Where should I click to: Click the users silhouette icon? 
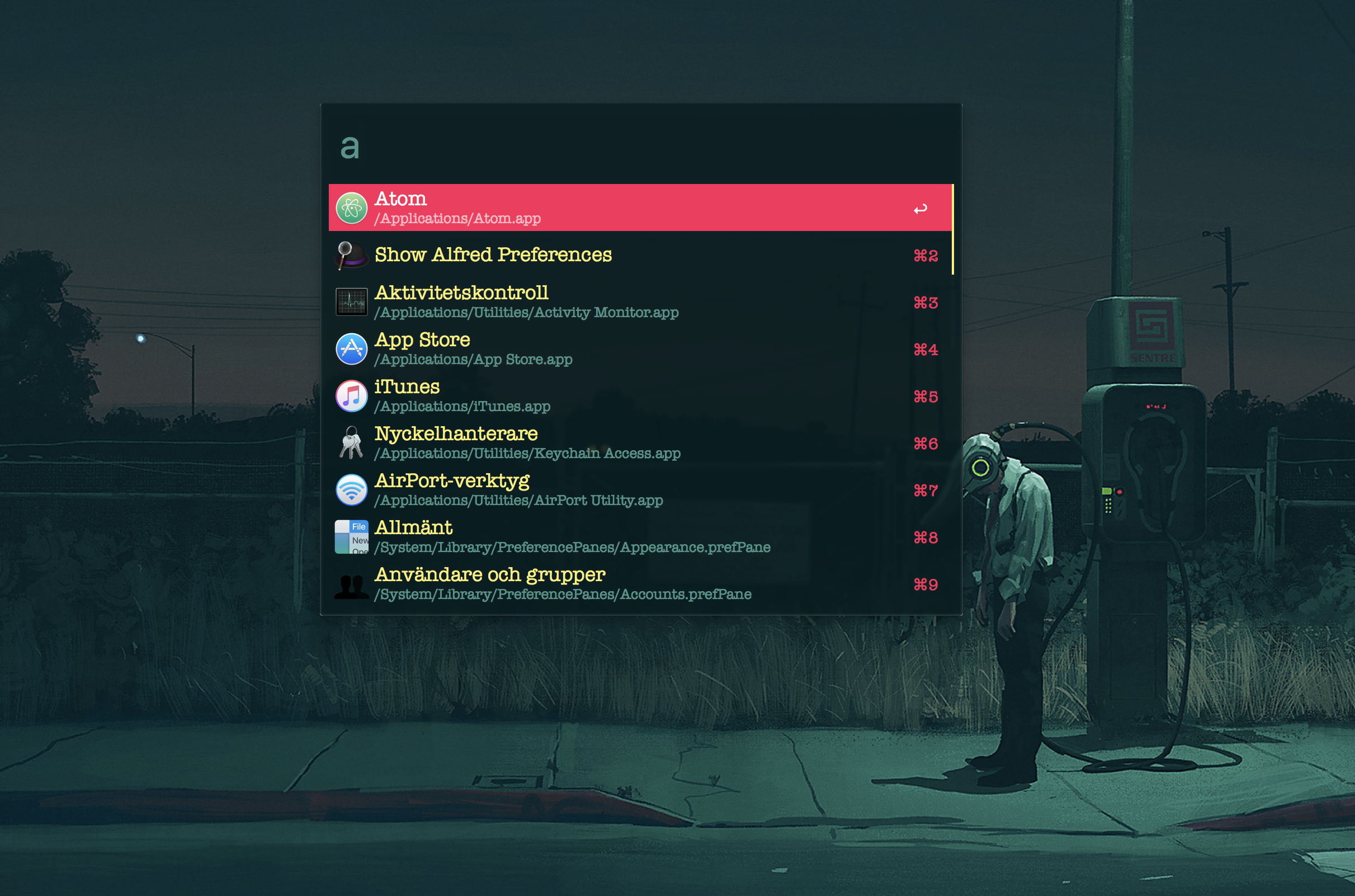click(x=351, y=585)
